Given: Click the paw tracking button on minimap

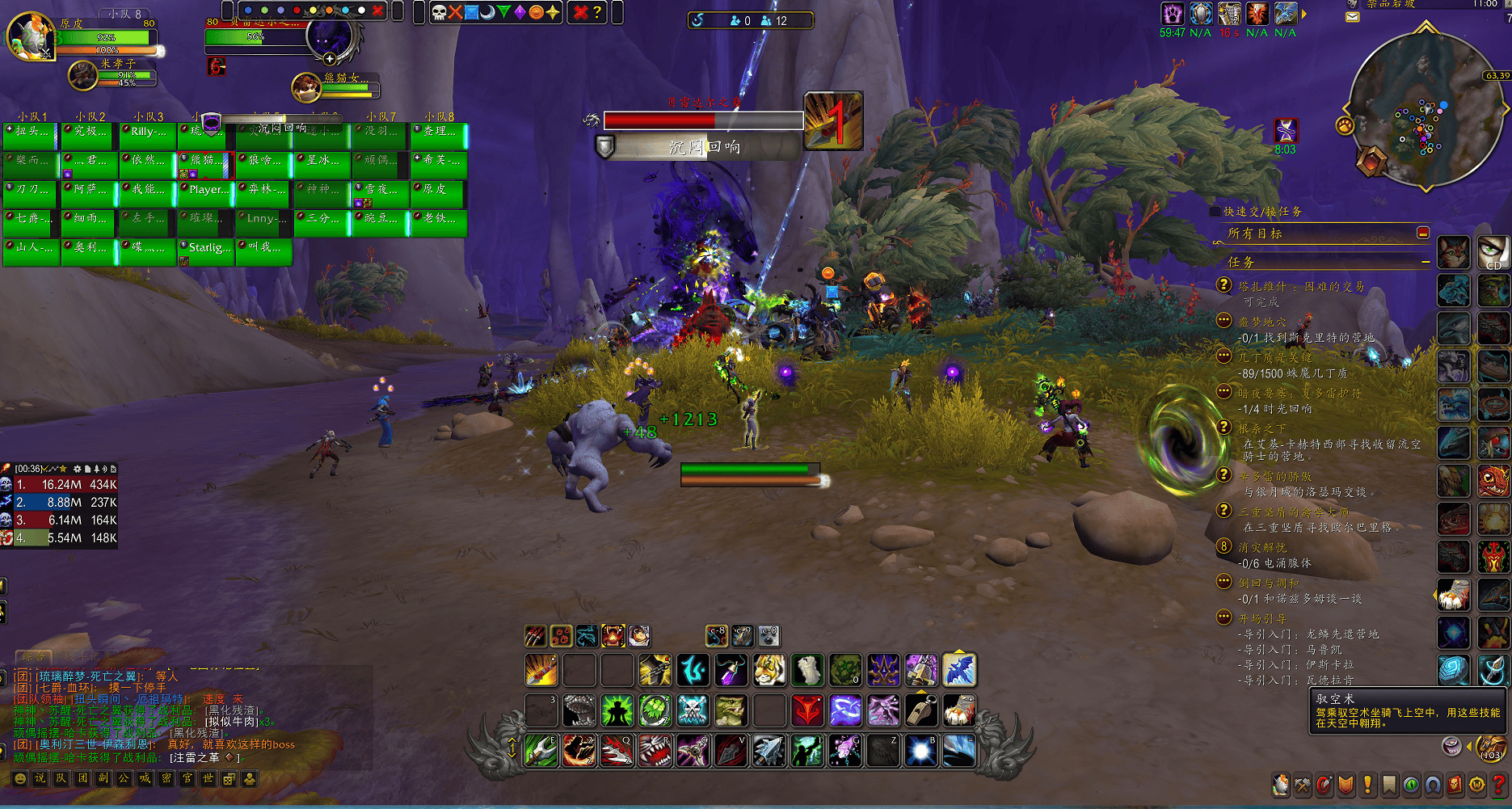Looking at the screenshot, I should click(x=1345, y=125).
